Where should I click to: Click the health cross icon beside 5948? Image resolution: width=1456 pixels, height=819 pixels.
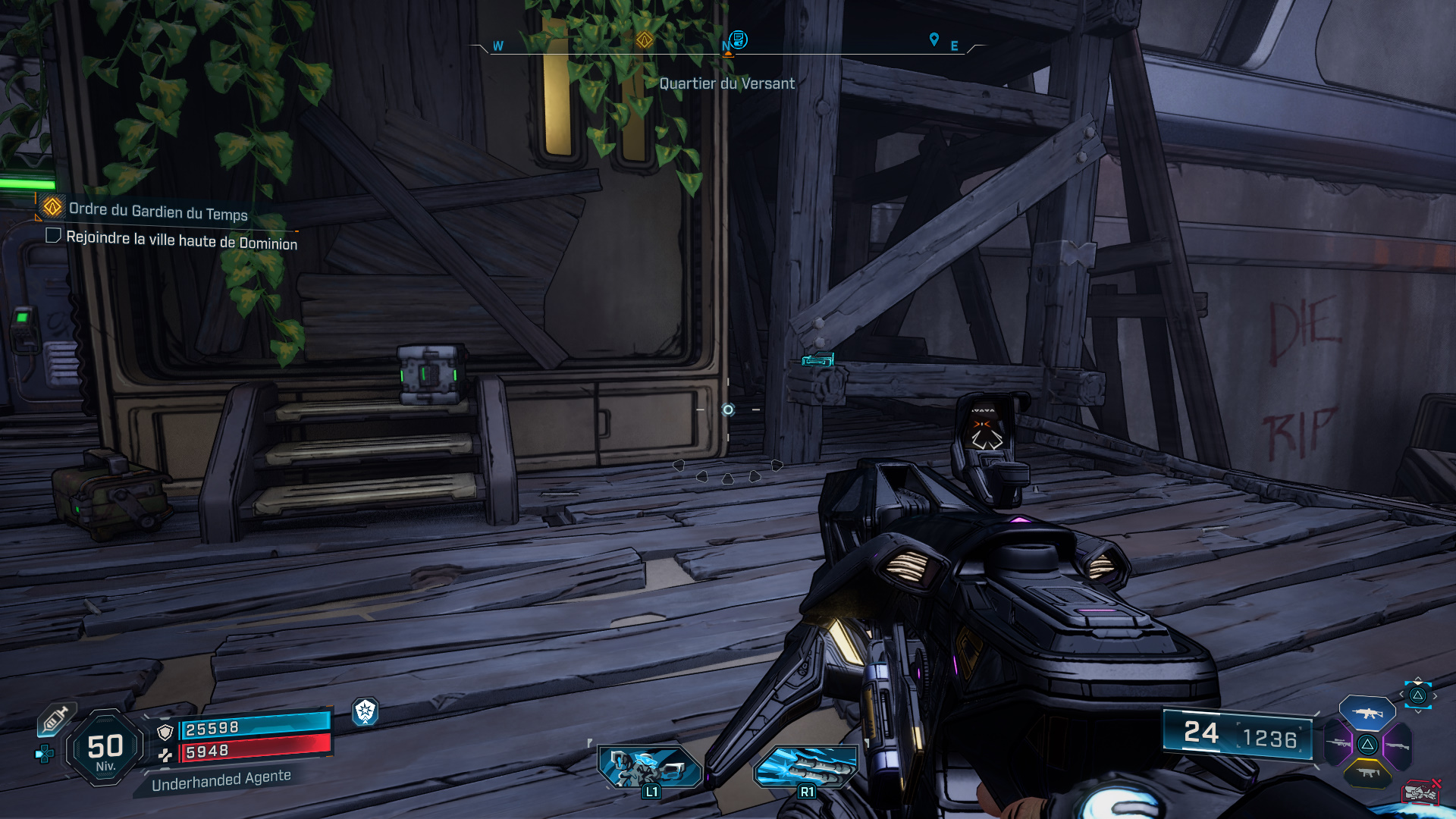pyautogui.click(x=166, y=755)
